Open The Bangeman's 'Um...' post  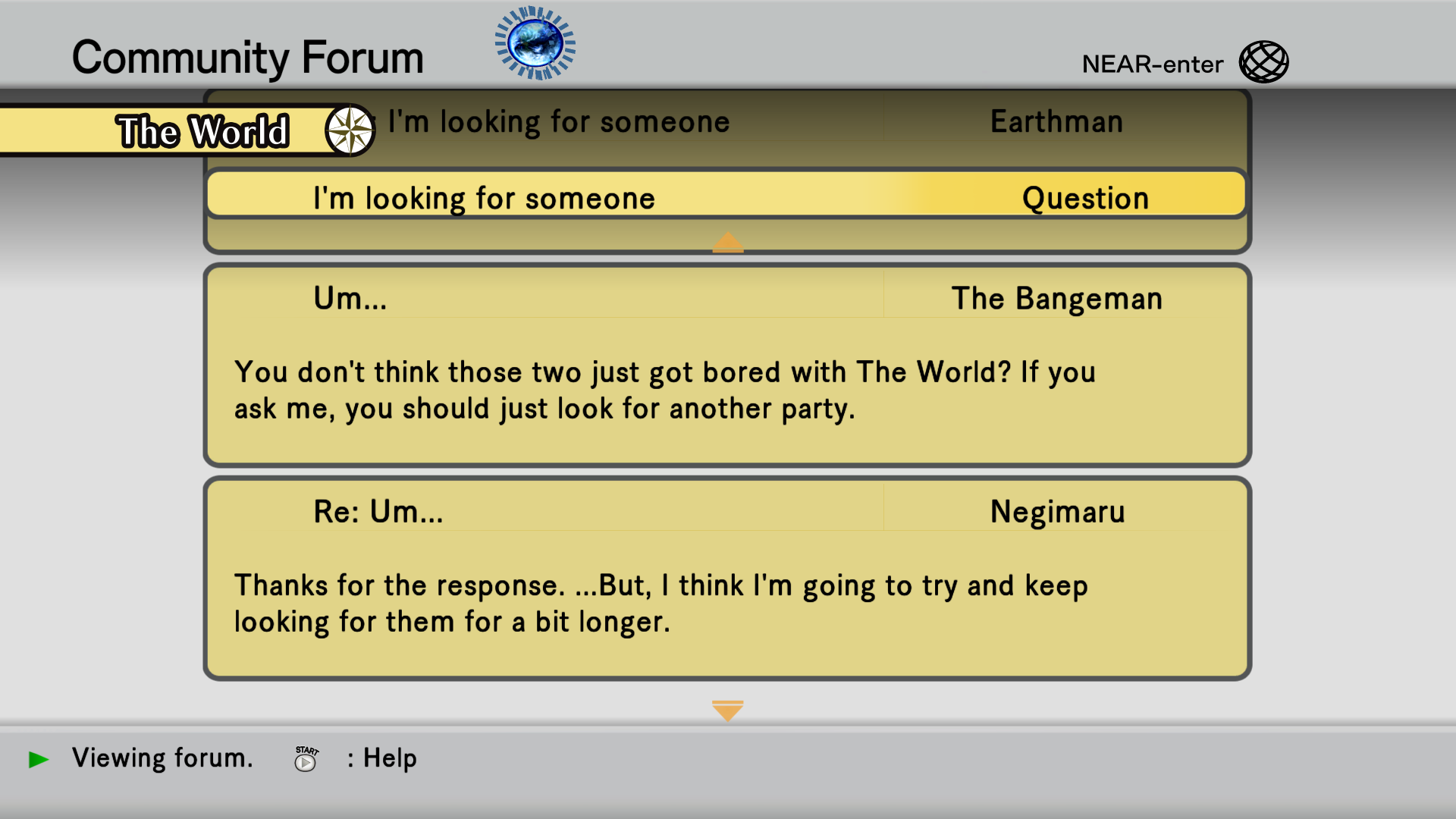726,365
